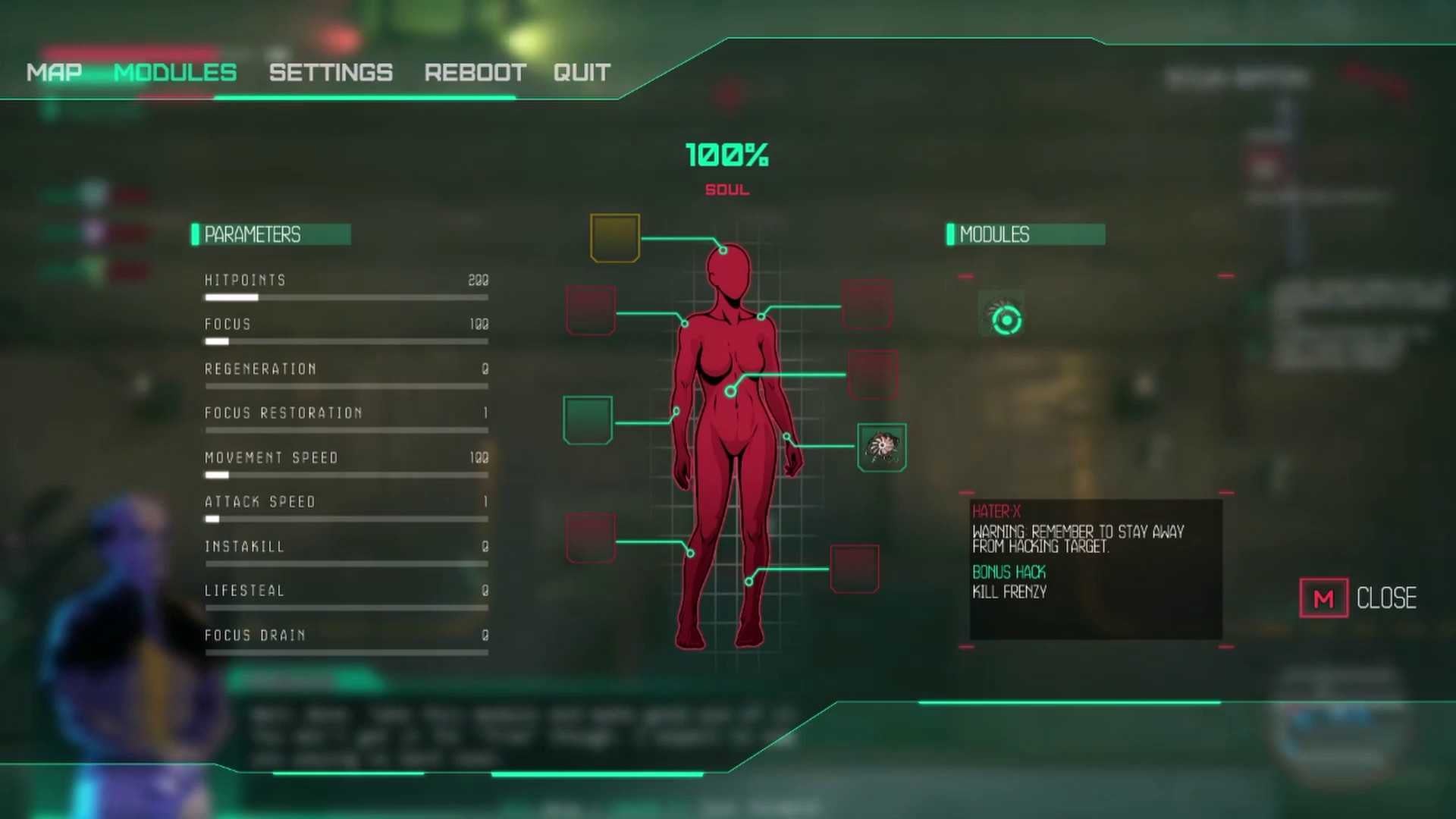
Task: Click the REBOOT menu entry
Action: [x=475, y=72]
